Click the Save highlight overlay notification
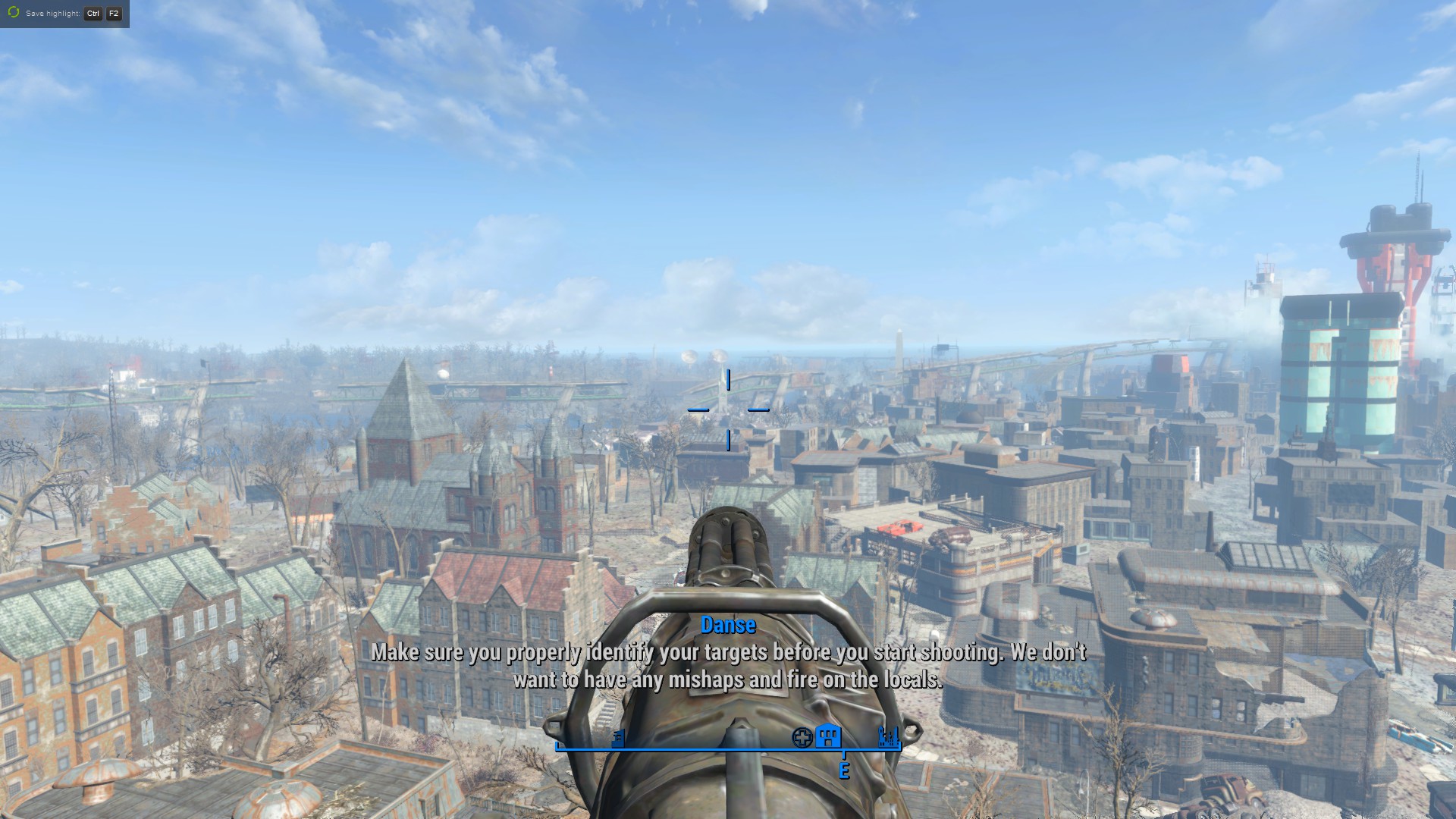Screen dimensions: 1456x819 coord(64,14)
